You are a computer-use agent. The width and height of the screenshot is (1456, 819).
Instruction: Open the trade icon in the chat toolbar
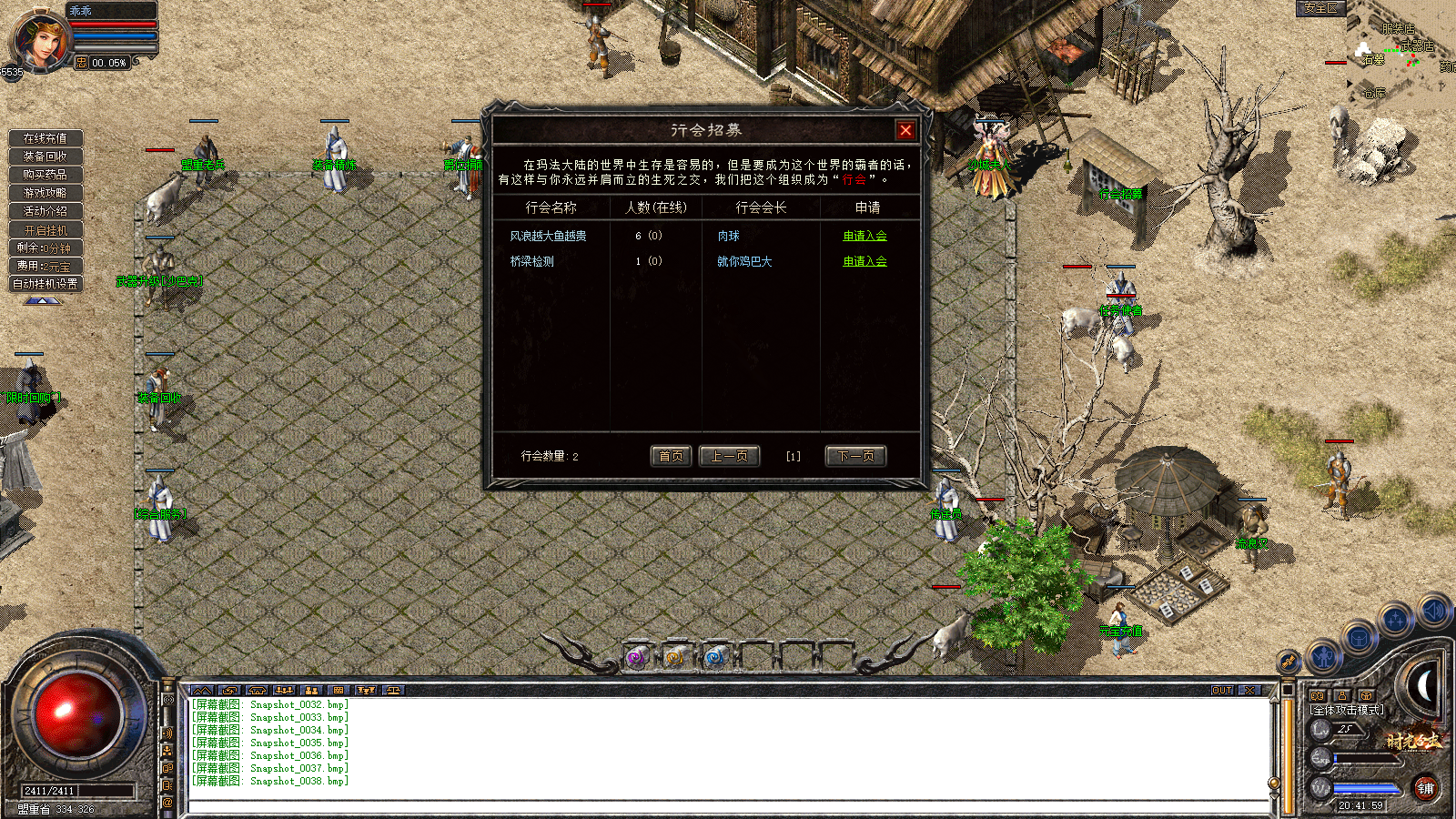tap(231, 691)
